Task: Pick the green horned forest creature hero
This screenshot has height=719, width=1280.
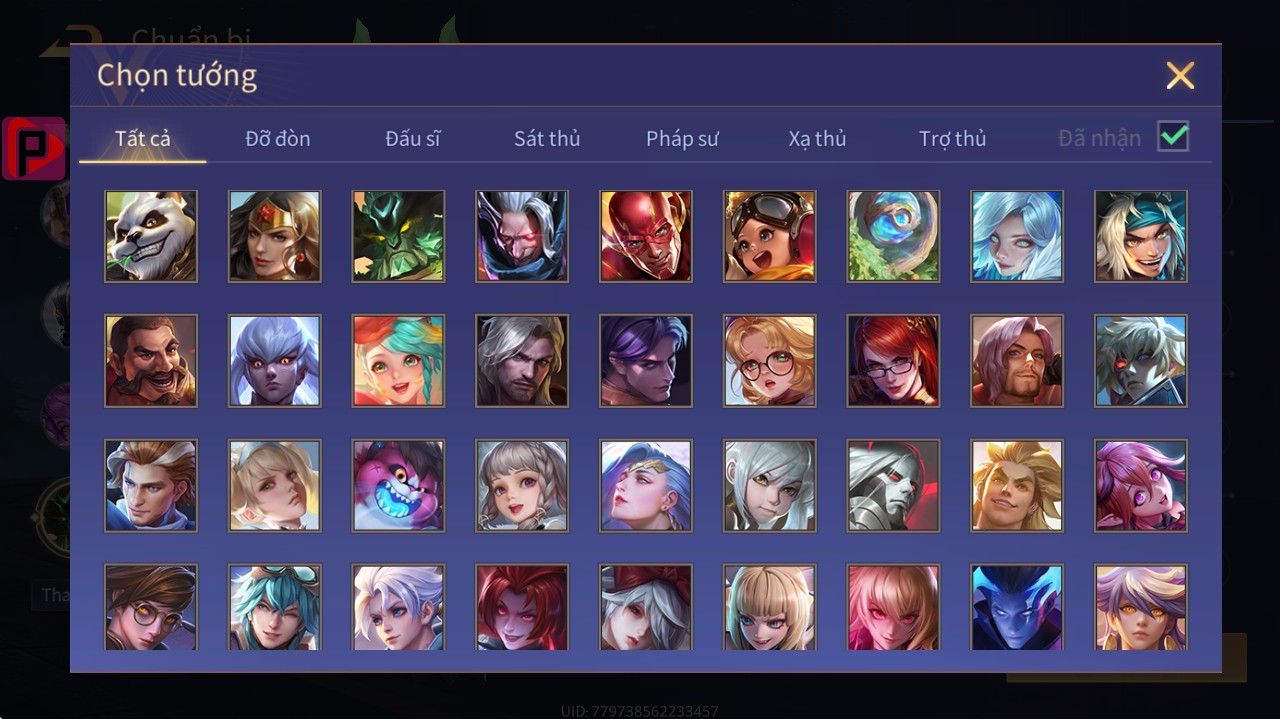Action: click(x=398, y=236)
